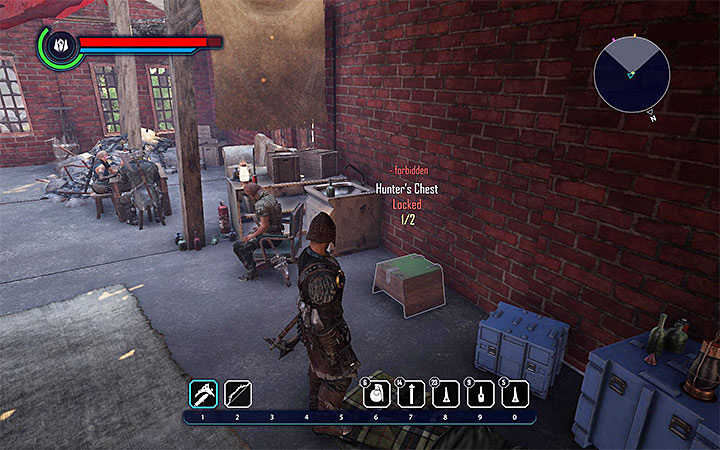Click the faction emblem beside the health bar
The image size is (720, 450).
(60, 46)
